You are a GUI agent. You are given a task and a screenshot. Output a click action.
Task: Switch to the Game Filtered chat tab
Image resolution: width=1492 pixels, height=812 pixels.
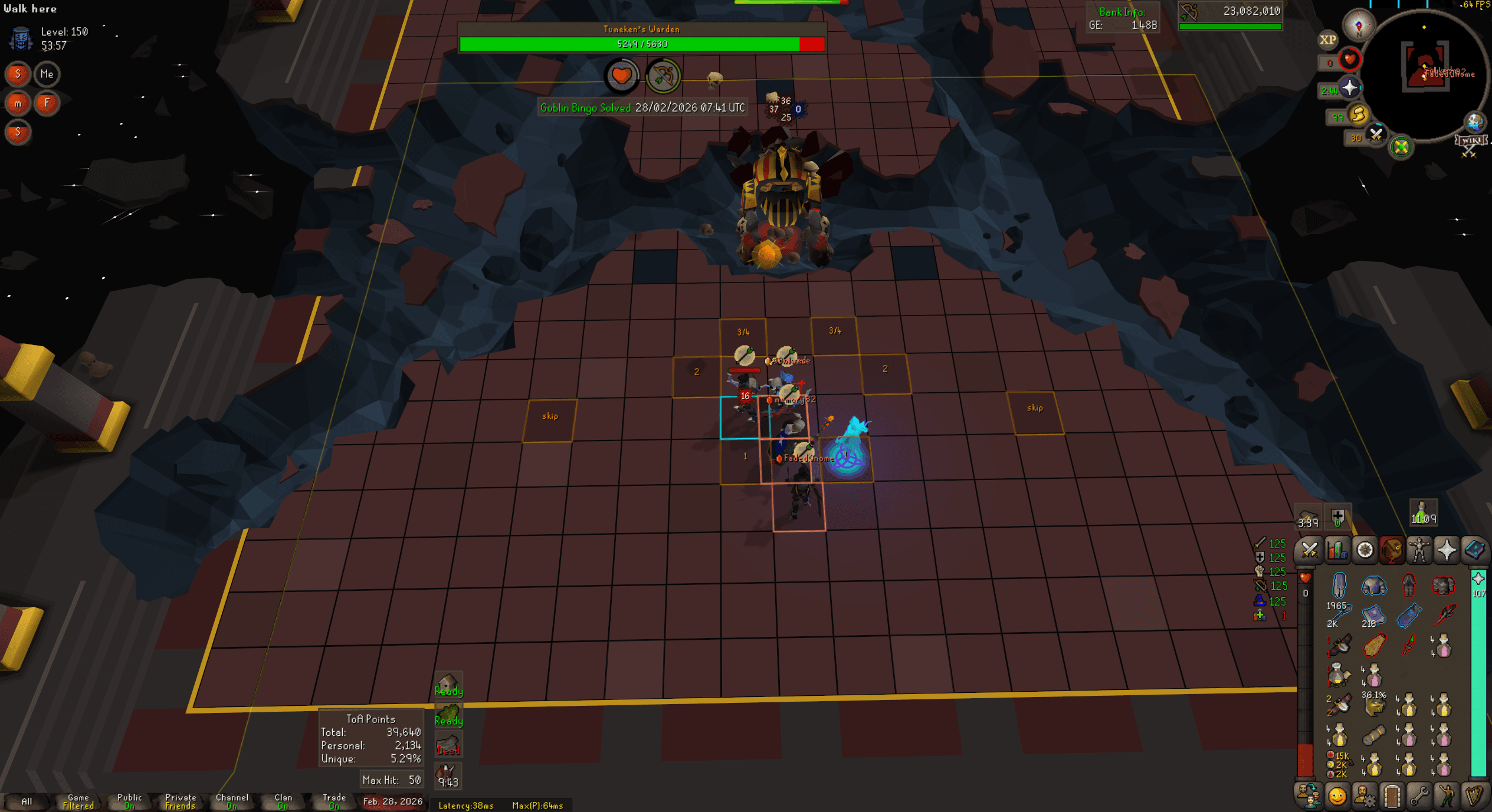77,801
